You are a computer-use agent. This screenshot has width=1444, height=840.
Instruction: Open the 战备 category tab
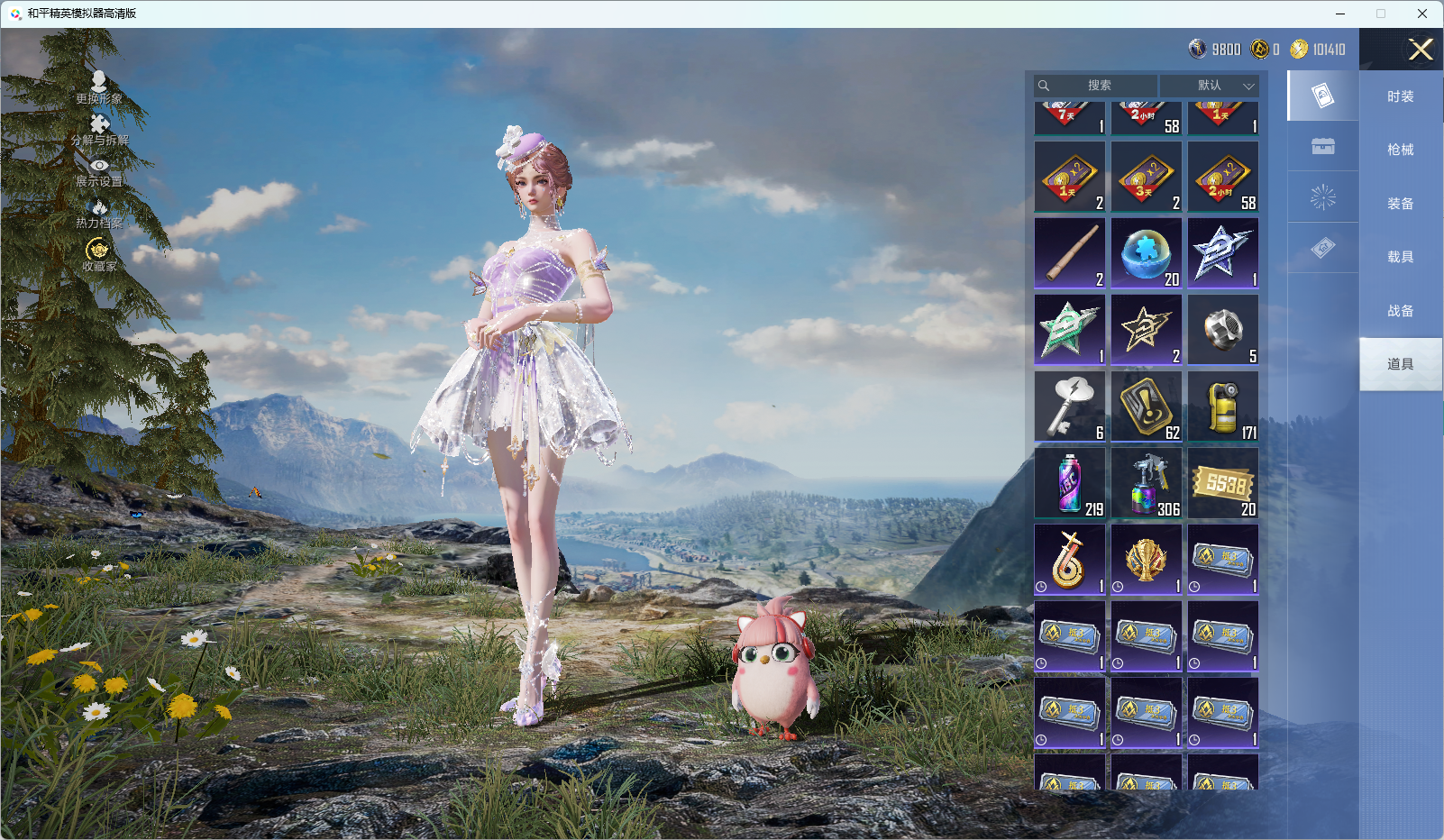pos(1400,311)
